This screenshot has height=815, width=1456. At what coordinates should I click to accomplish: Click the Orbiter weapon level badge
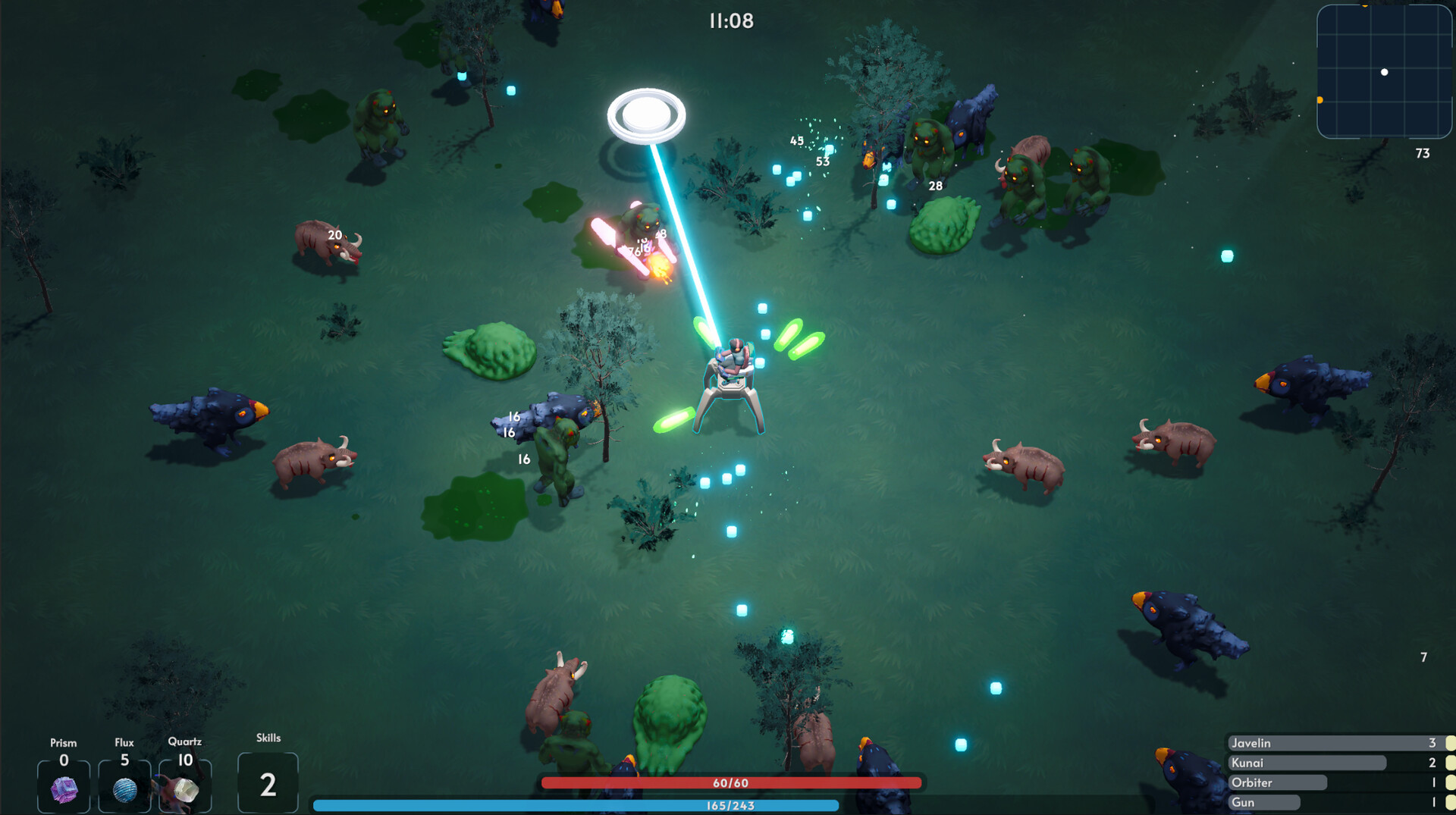click(1448, 783)
